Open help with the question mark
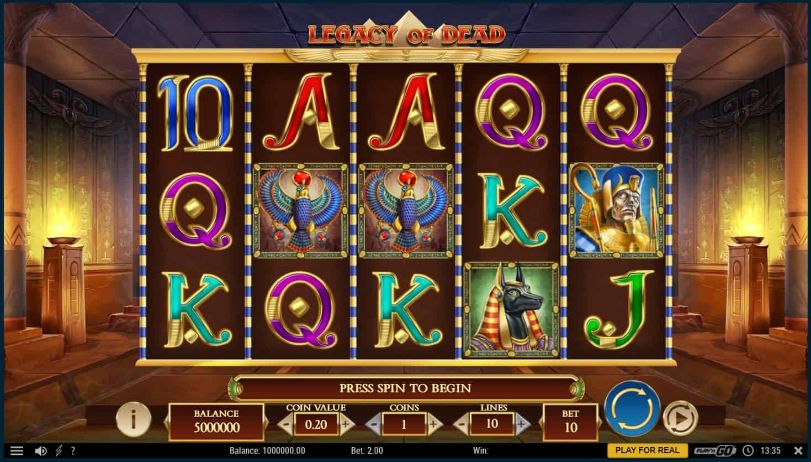This screenshot has height=462, width=811. 72,451
